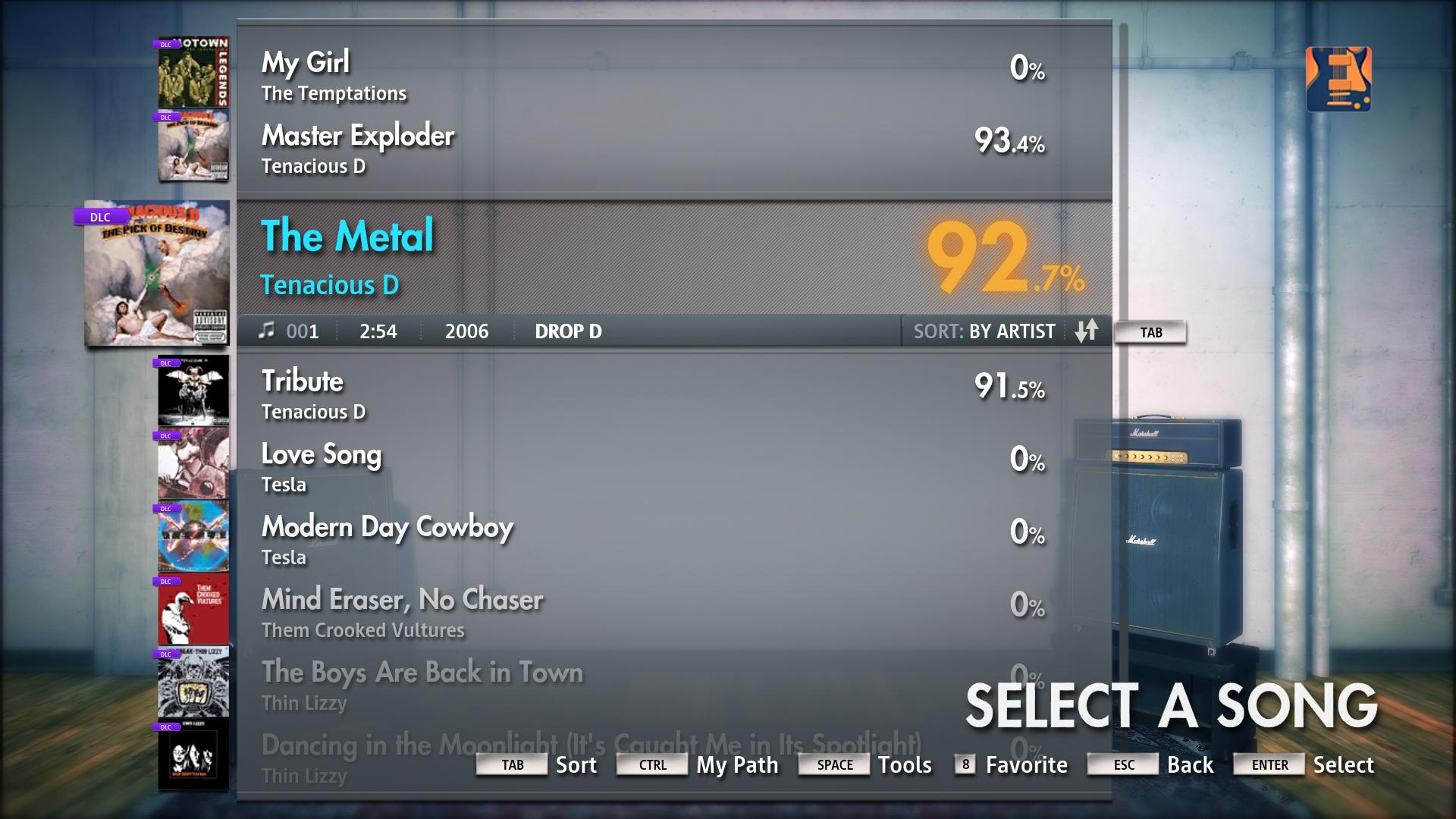Click the TAB button beside the sort bar
Image resolution: width=1456 pixels, height=819 pixels.
[1150, 331]
